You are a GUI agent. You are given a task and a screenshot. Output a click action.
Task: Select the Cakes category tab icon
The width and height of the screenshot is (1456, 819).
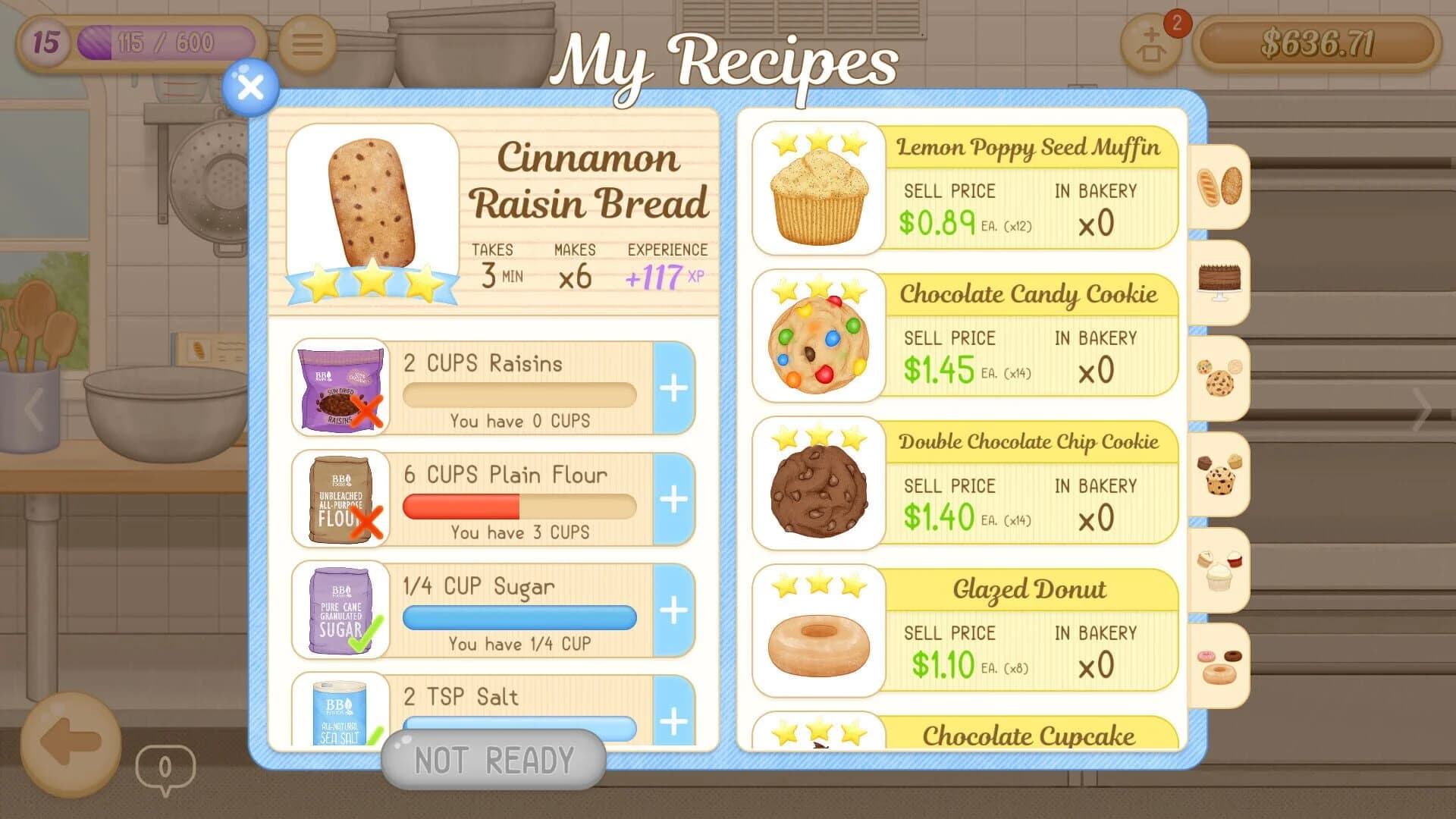[x=1219, y=282]
